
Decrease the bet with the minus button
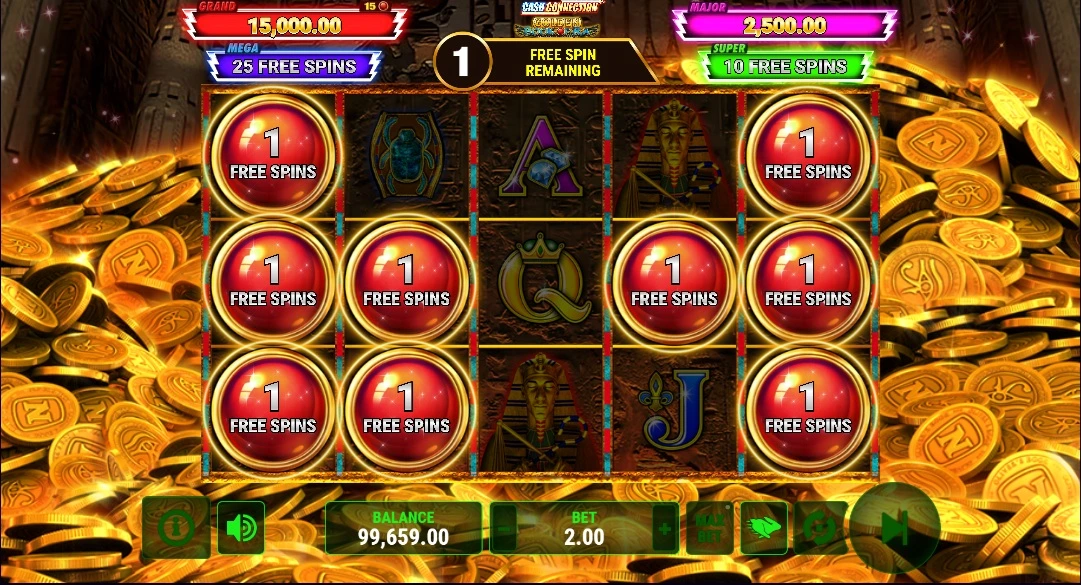tap(506, 527)
